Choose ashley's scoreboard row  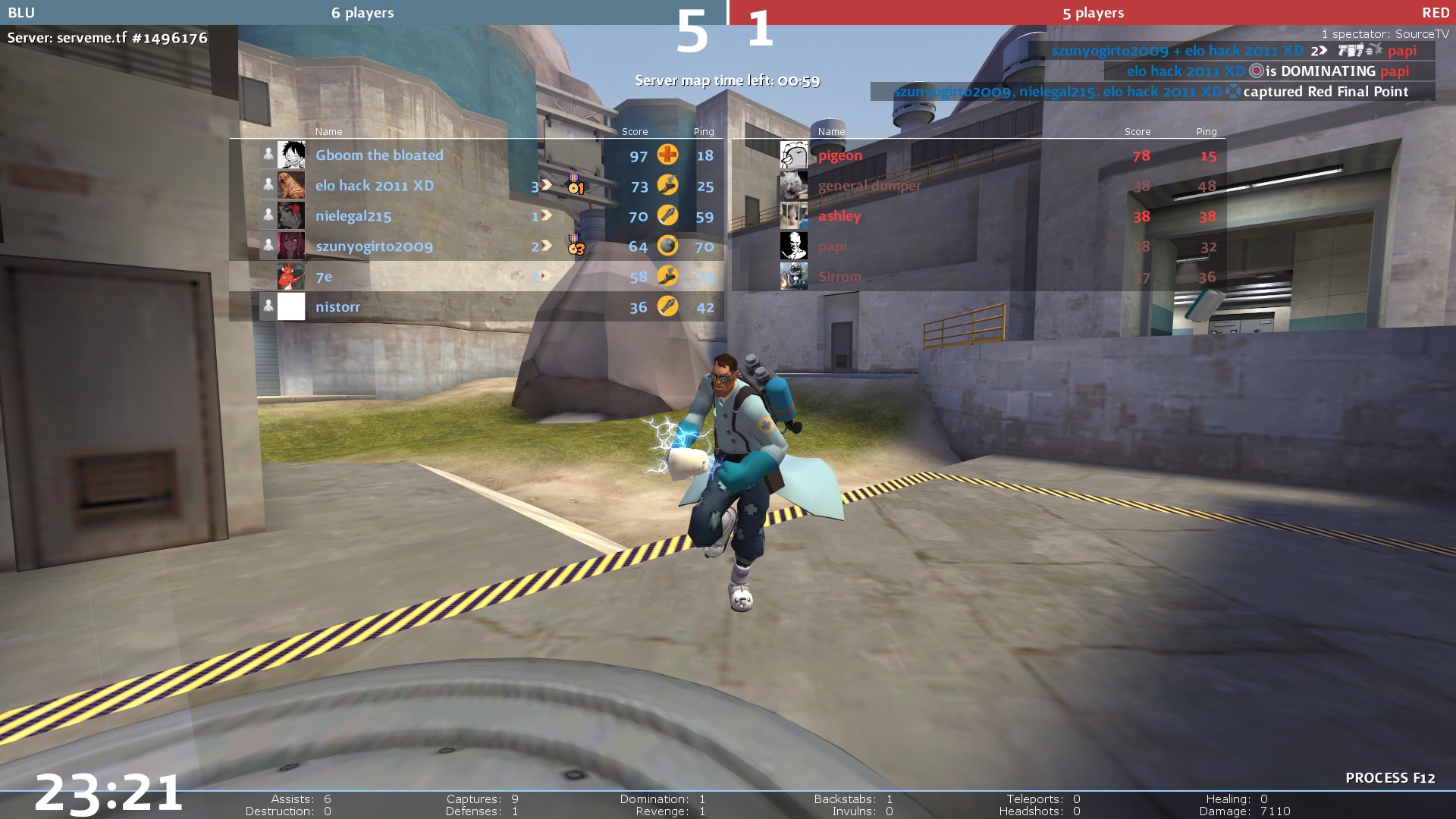(839, 216)
